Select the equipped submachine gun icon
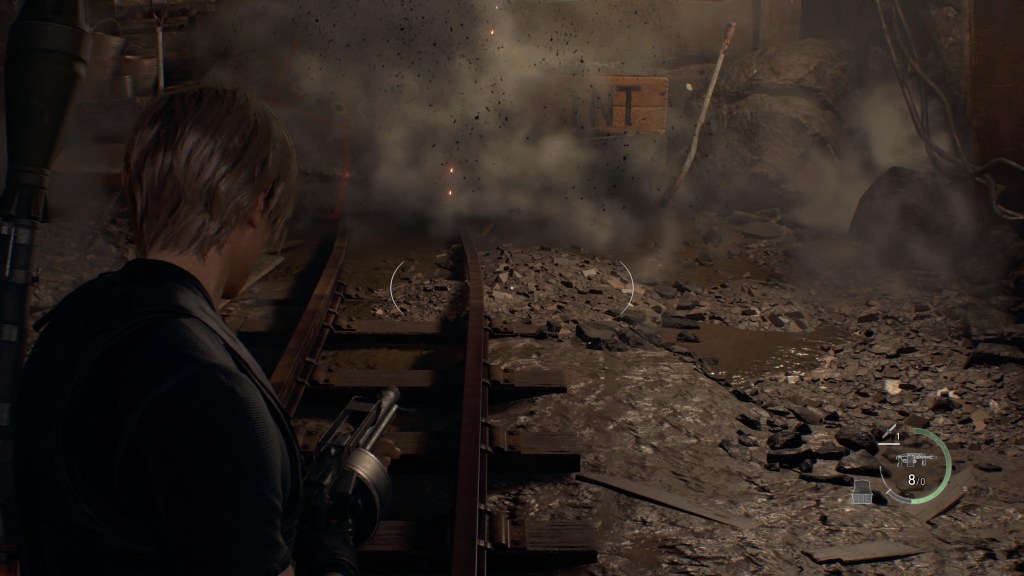This screenshot has height=576, width=1024. (x=912, y=459)
